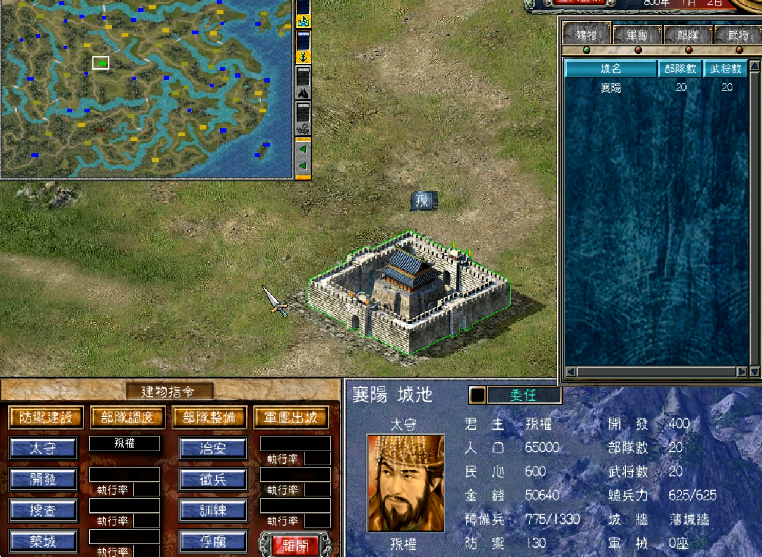This screenshot has height=557, width=762.
Task: Click the 俘虜 prisoners button
Action: click(x=213, y=541)
